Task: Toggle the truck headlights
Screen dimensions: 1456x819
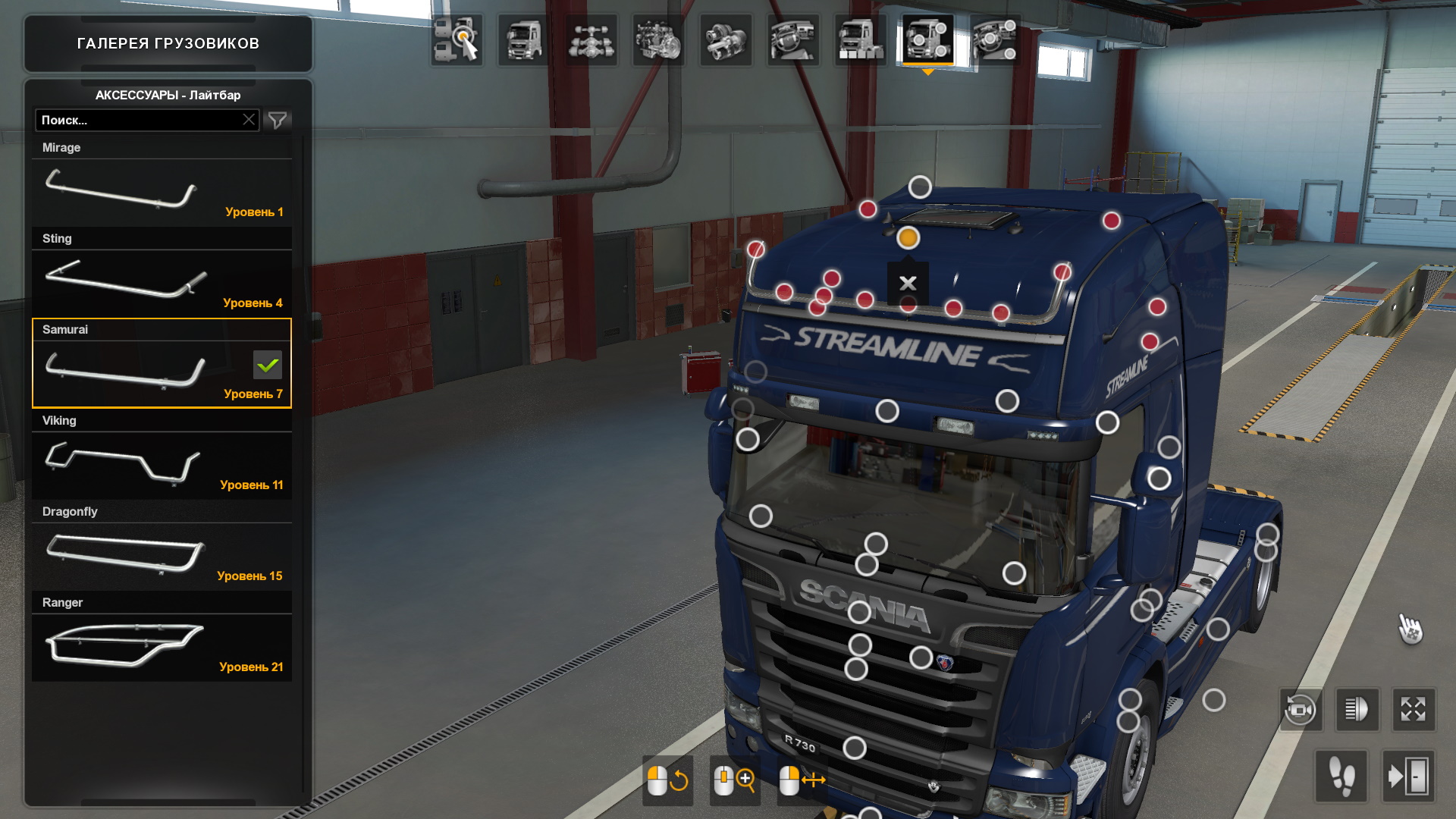Action: click(1357, 710)
